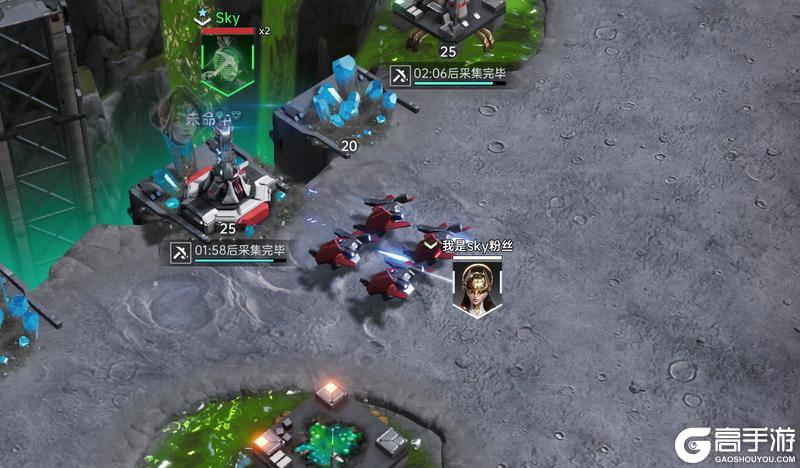Select Sky's green hexagon commander portrait
The height and width of the screenshot is (468, 800).
click(x=228, y=59)
